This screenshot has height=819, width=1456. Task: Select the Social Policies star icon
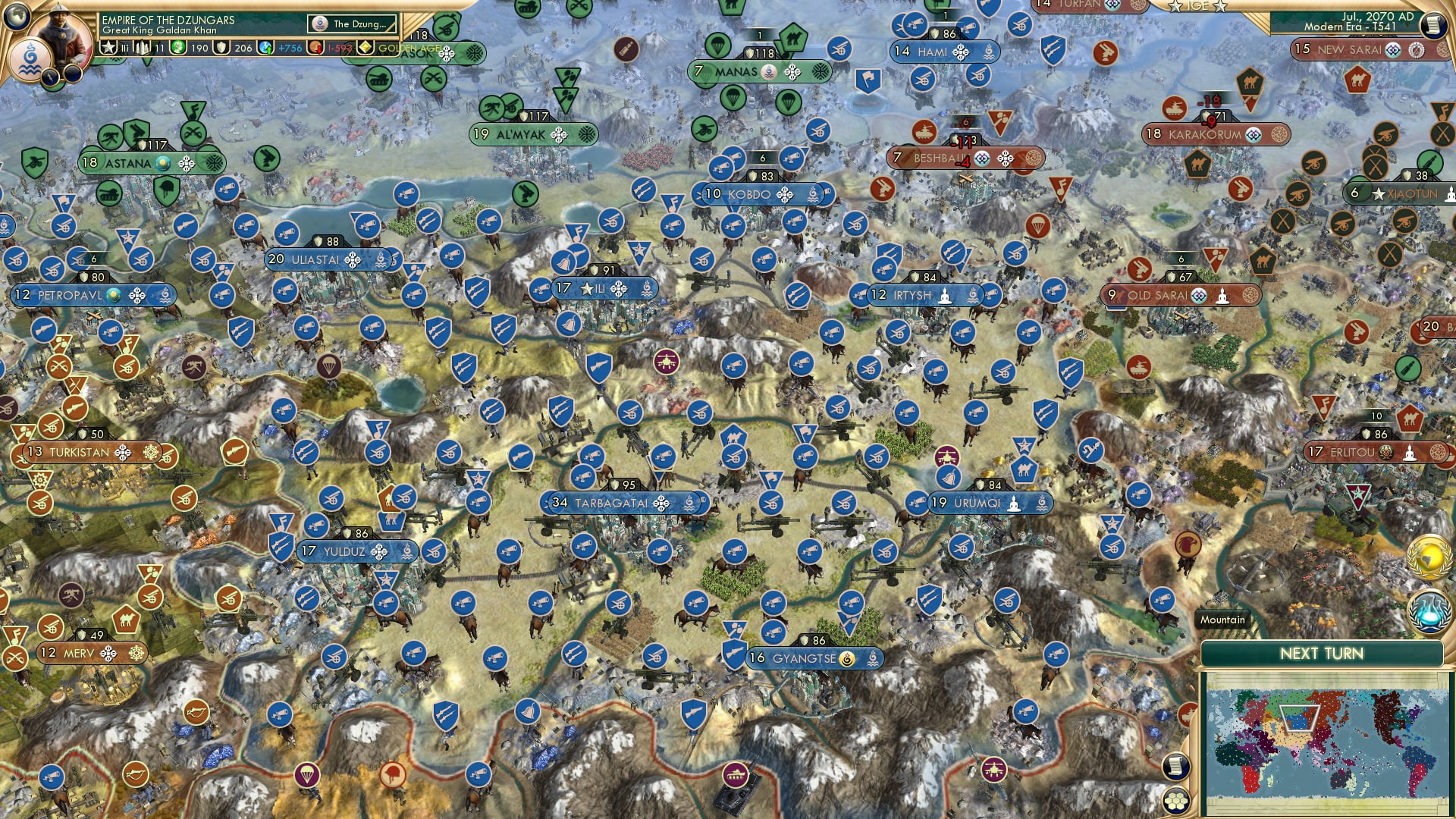tap(108, 49)
